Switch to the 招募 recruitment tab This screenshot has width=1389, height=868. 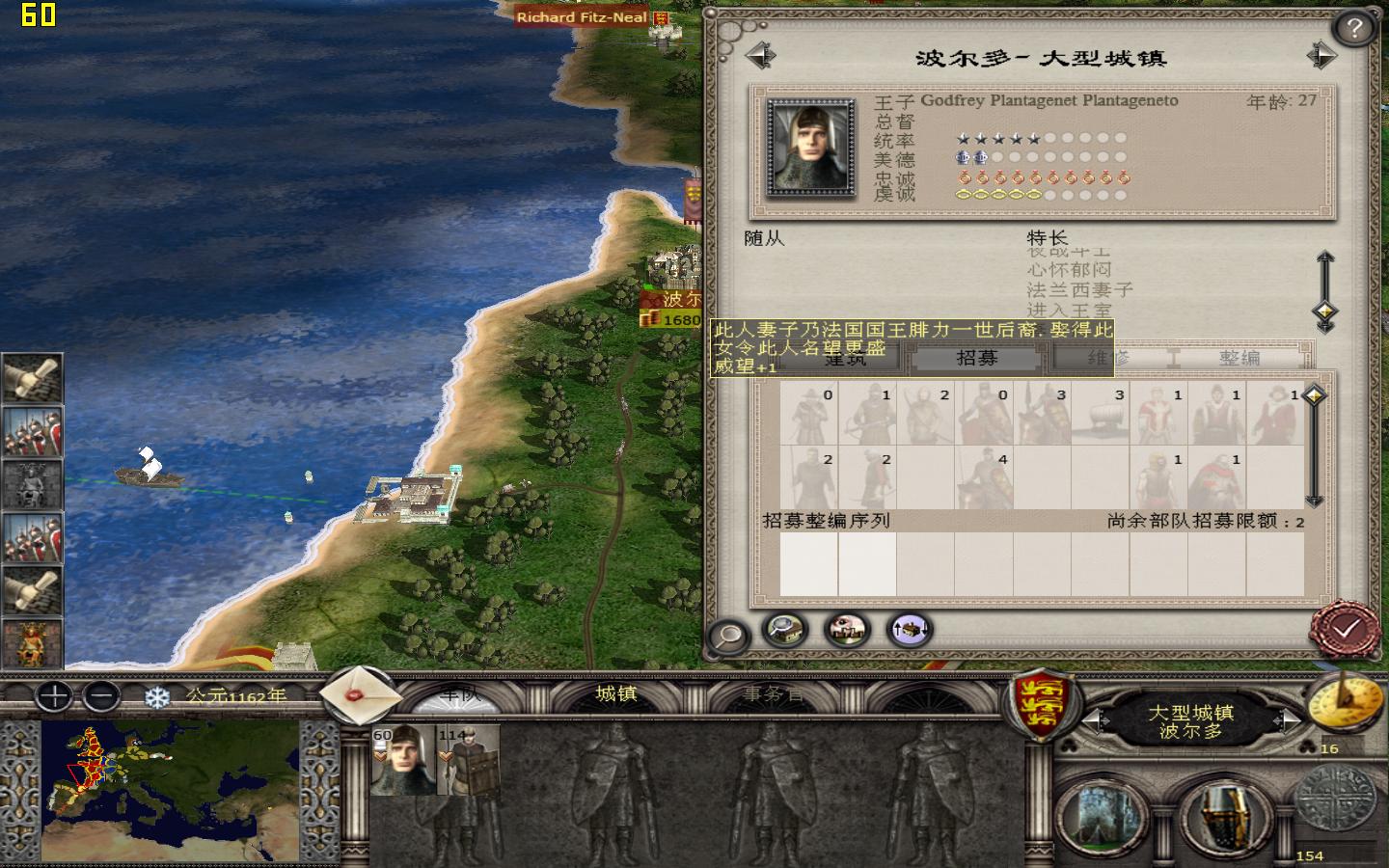(x=977, y=357)
